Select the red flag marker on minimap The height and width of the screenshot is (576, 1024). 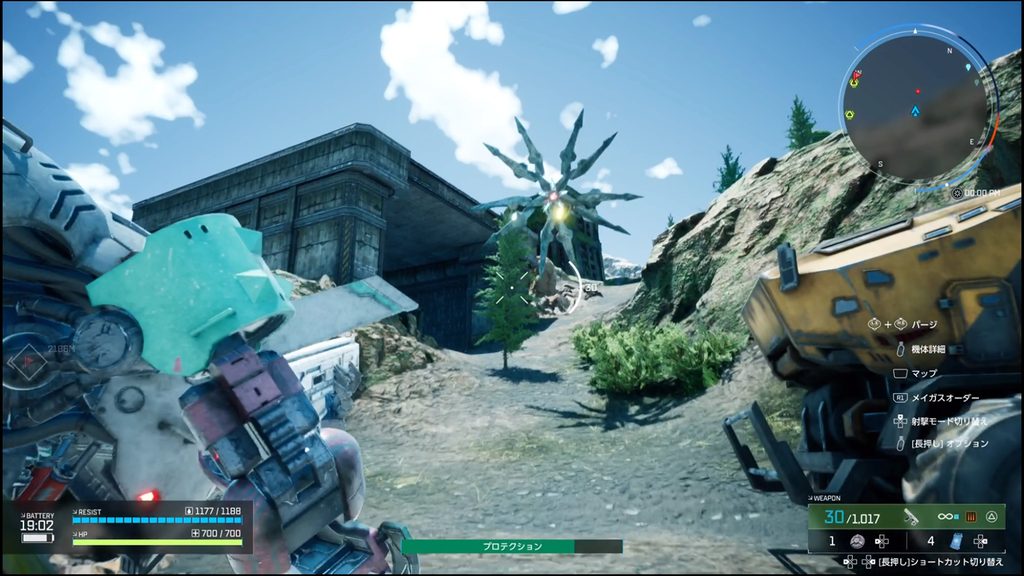[856, 75]
